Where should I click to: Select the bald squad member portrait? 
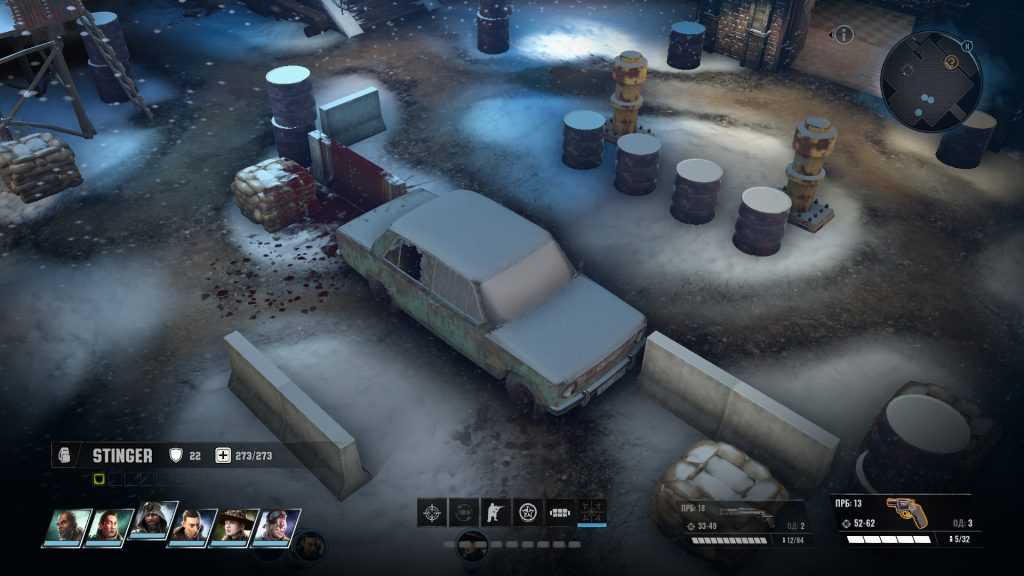pyautogui.click(x=67, y=525)
